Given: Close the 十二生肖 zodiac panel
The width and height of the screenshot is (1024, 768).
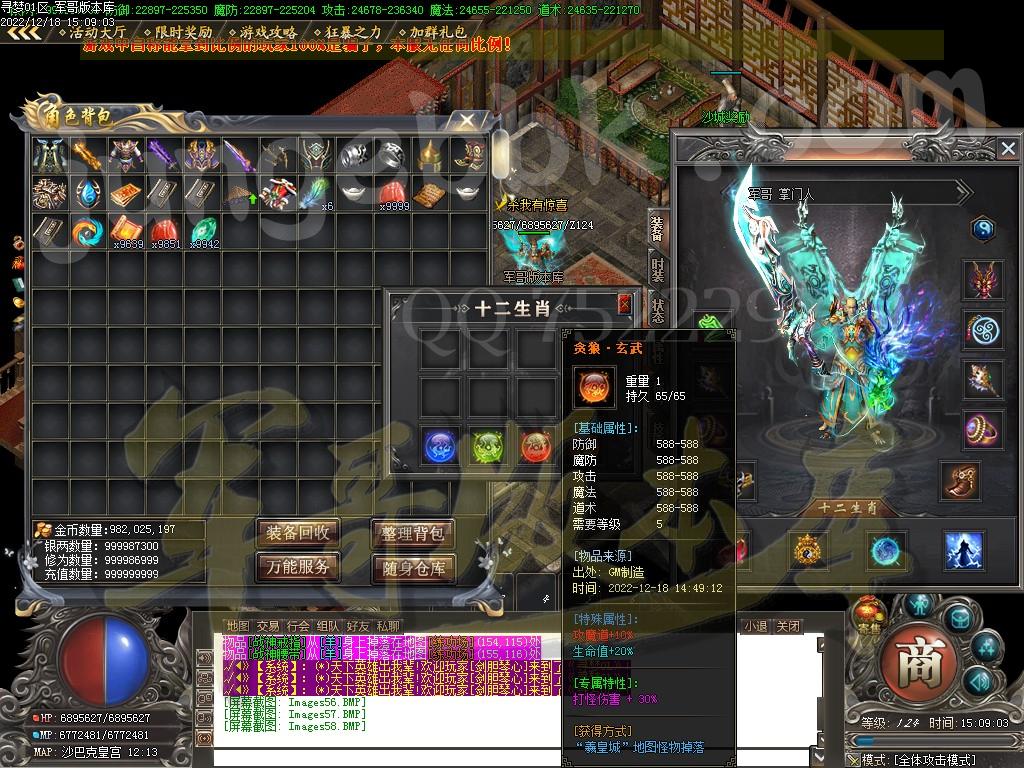Looking at the screenshot, I should coord(625,304).
